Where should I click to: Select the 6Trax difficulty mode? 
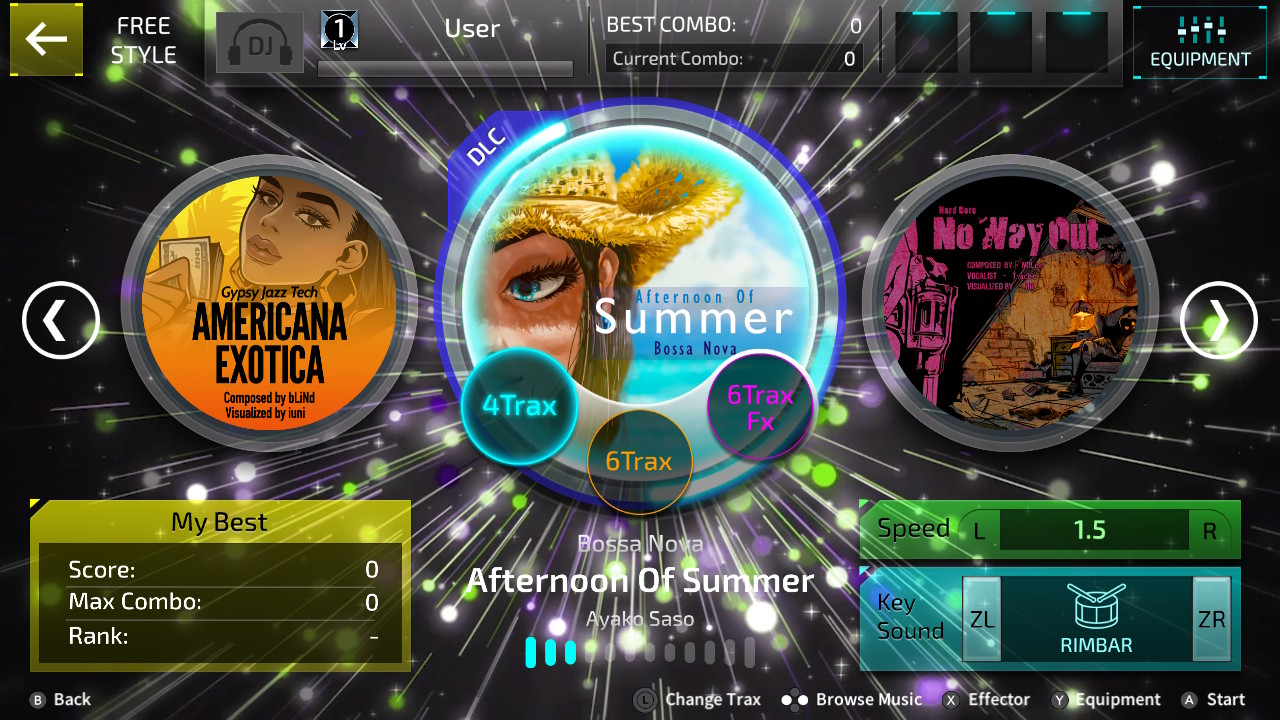click(640, 461)
